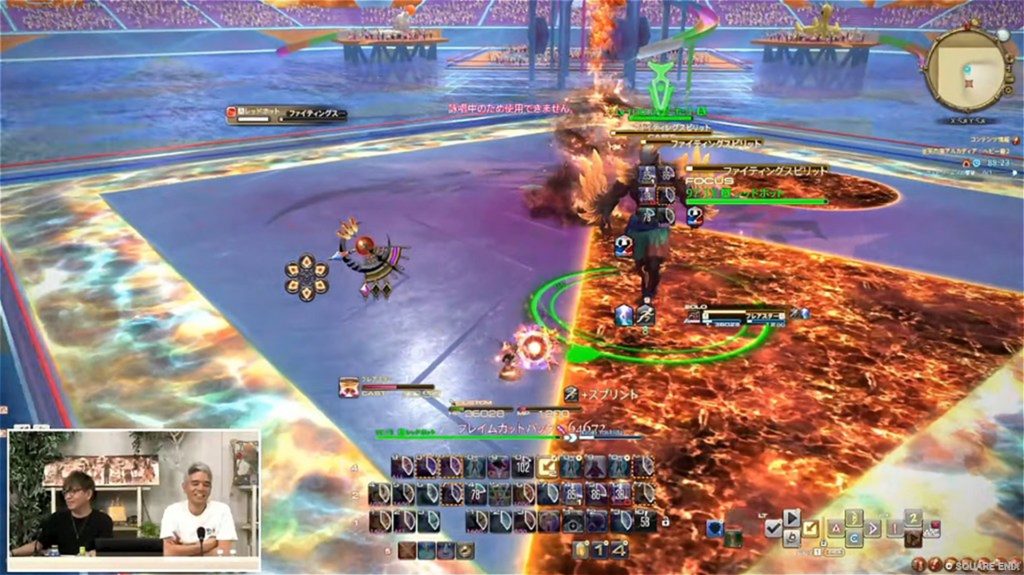Place the waymark A marker icon
Screen dimensions: 1024x575
click(834, 527)
